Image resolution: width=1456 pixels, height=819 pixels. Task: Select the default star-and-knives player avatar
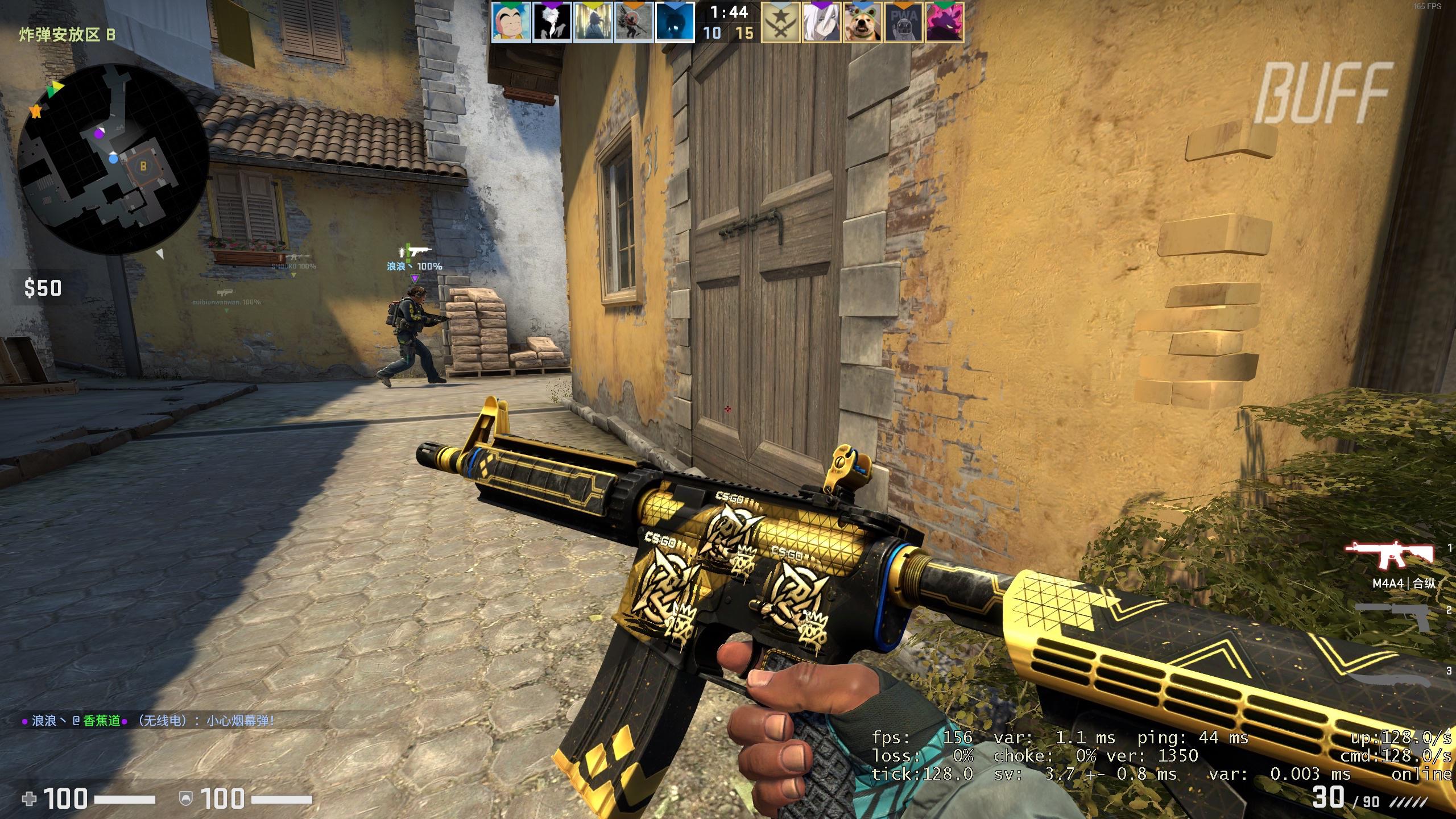point(781,23)
